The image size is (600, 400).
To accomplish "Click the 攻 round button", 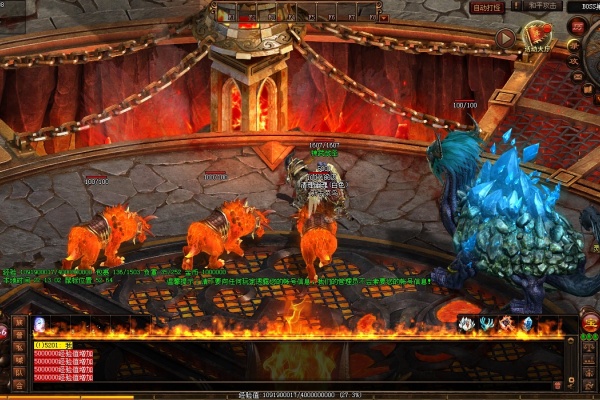I will 575,59.
